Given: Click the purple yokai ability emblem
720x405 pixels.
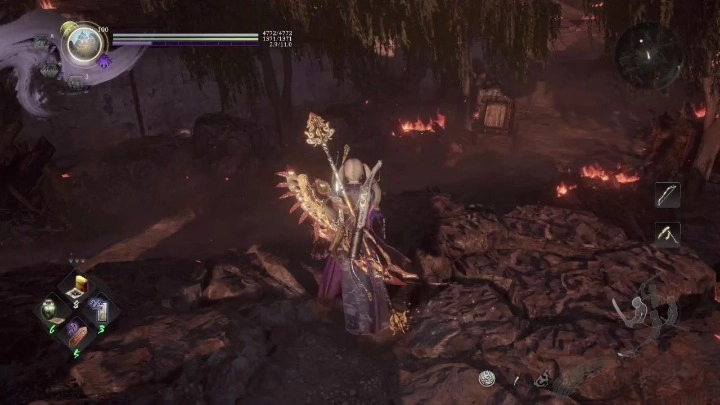Looking at the screenshot, I should tap(104, 62).
